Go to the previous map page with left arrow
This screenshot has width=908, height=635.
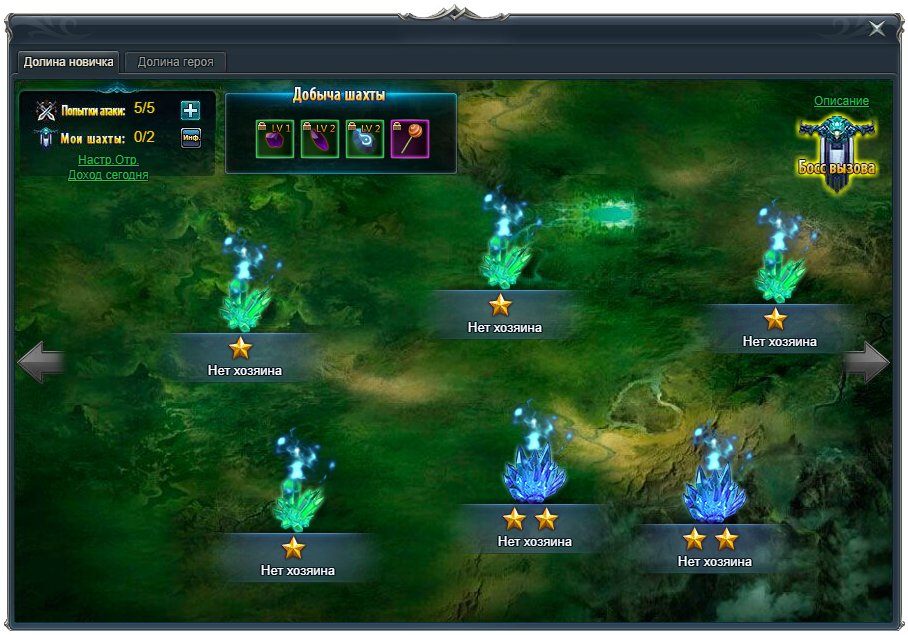(x=41, y=362)
